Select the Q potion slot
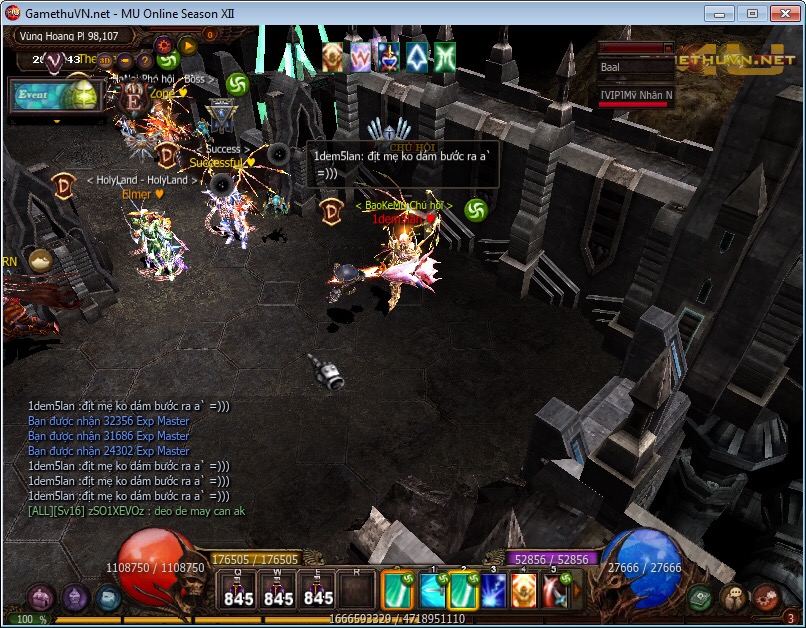806x628 pixels. pos(238,590)
